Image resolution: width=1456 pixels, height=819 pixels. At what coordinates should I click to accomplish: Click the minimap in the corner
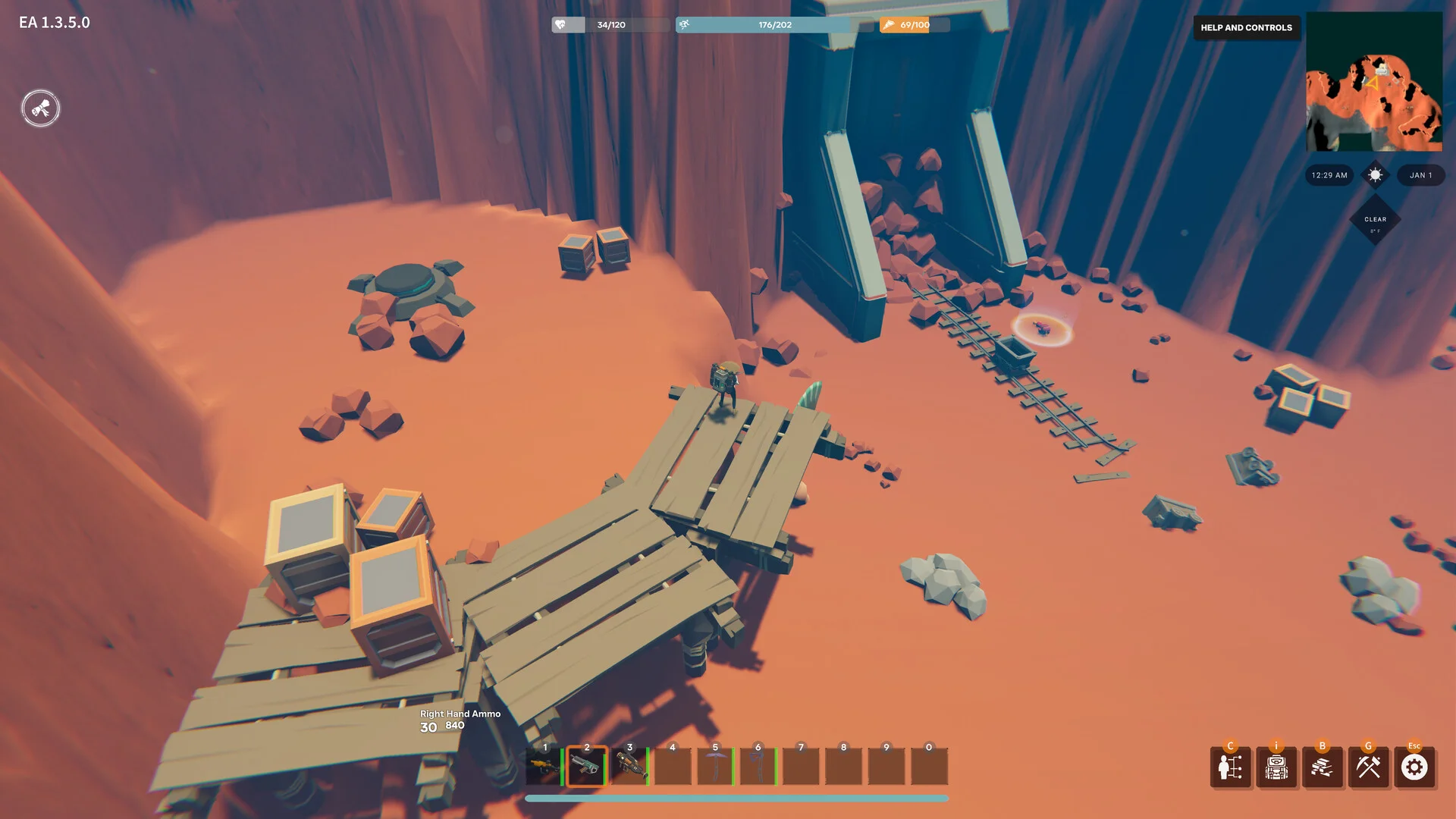pos(1373,82)
